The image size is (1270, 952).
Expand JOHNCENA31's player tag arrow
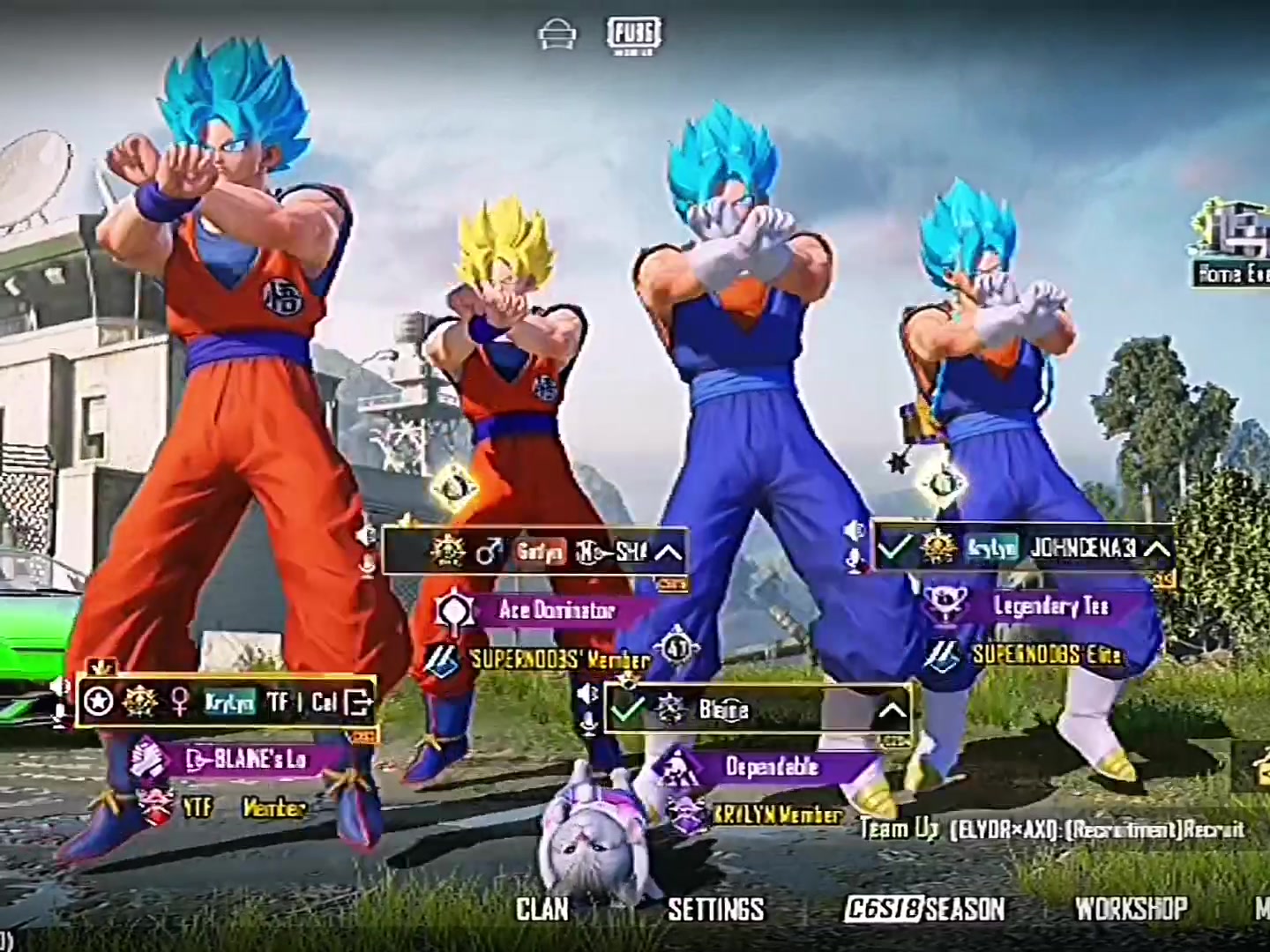(1155, 548)
